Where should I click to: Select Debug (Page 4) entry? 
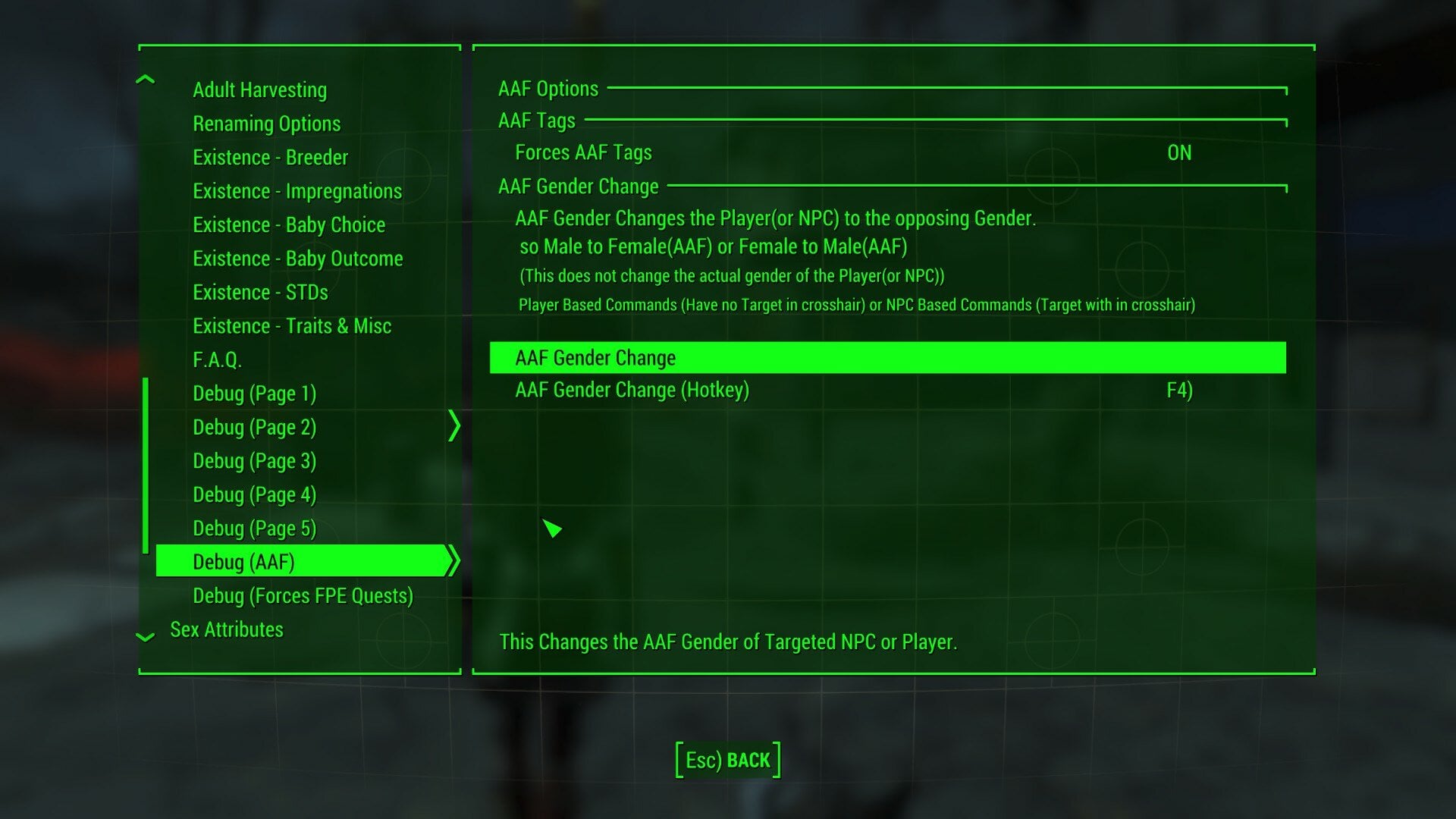point(254,495)
